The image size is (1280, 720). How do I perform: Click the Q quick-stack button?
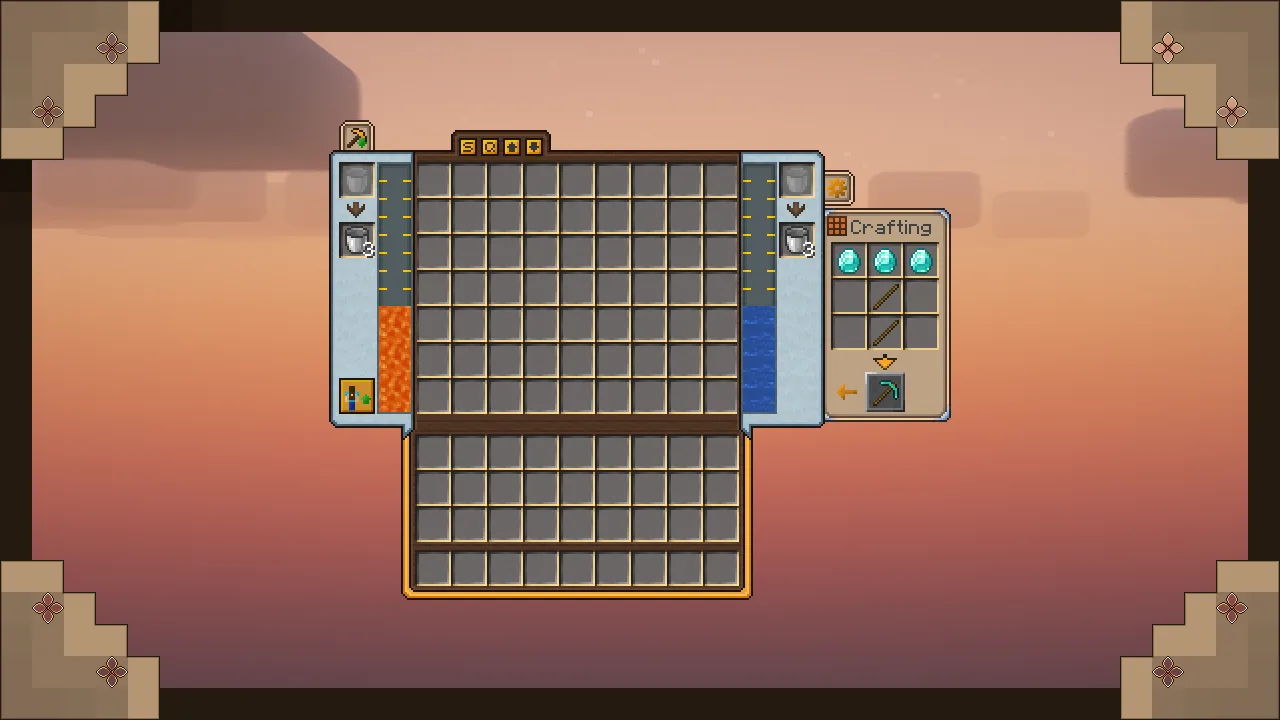[489, 146]
